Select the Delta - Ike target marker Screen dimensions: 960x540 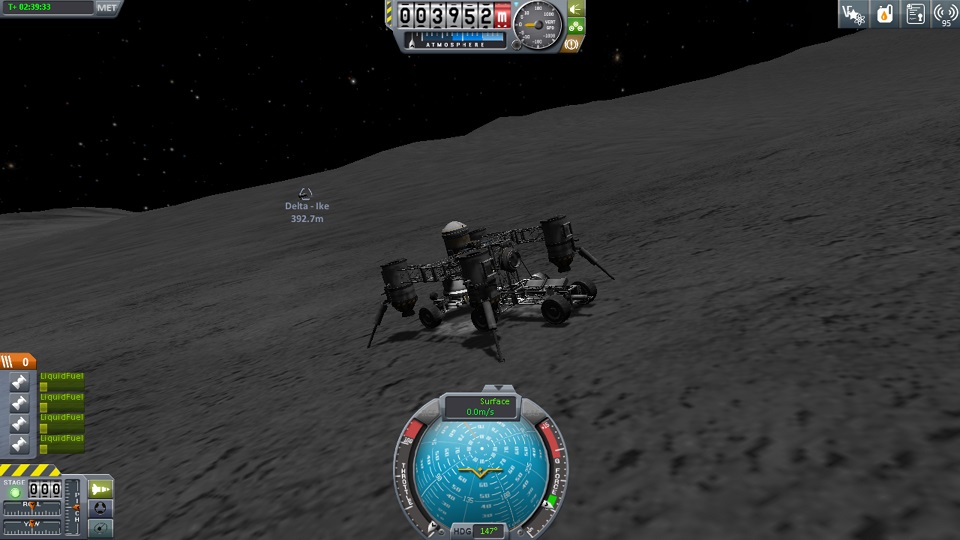pos(306,193)
